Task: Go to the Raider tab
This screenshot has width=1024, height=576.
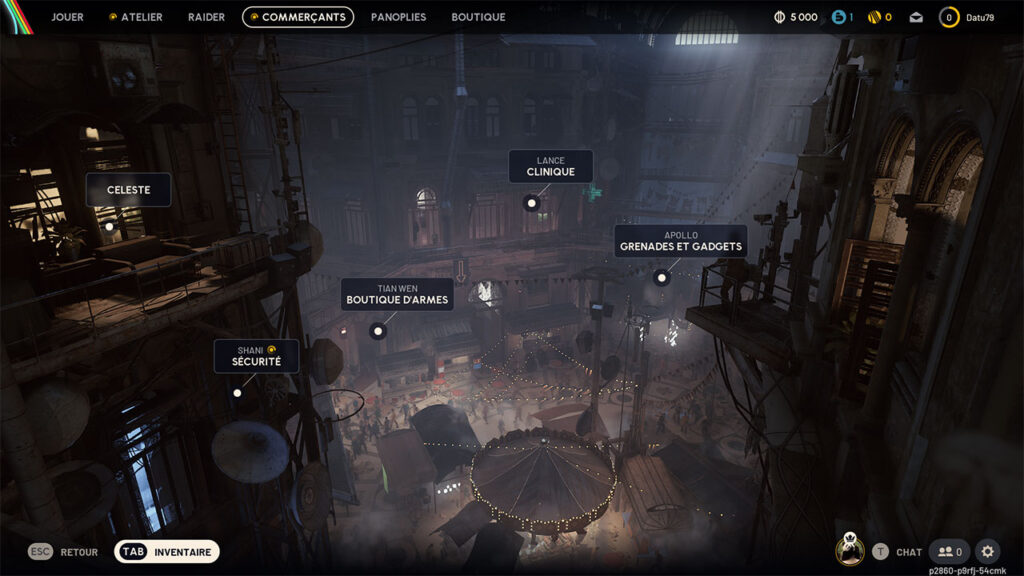Action: coord(206,17)
